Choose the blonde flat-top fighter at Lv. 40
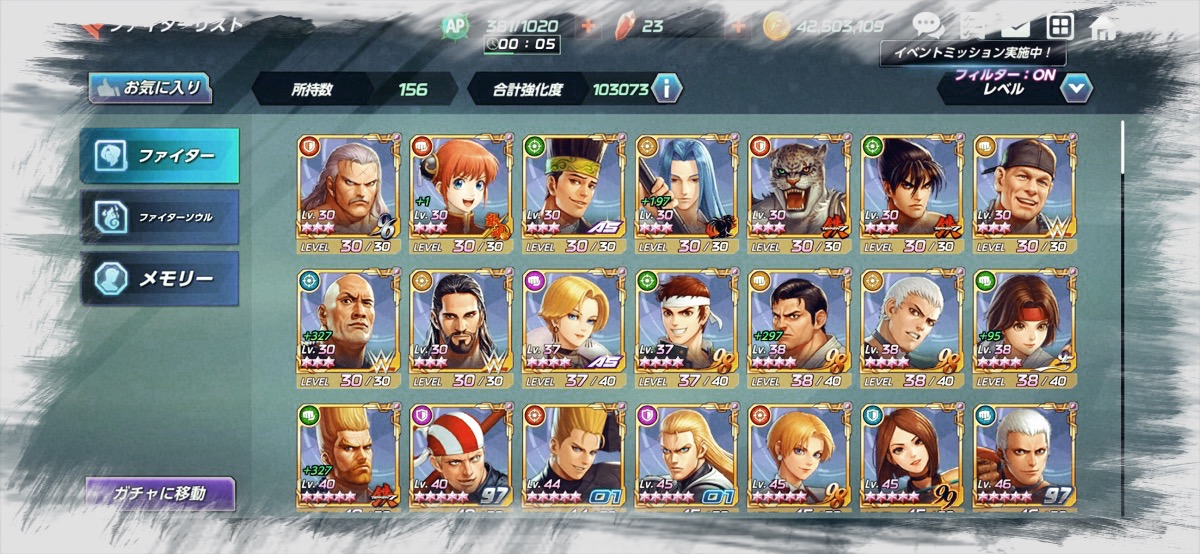This screenshot has height=554, width=1200. point(348,458)
